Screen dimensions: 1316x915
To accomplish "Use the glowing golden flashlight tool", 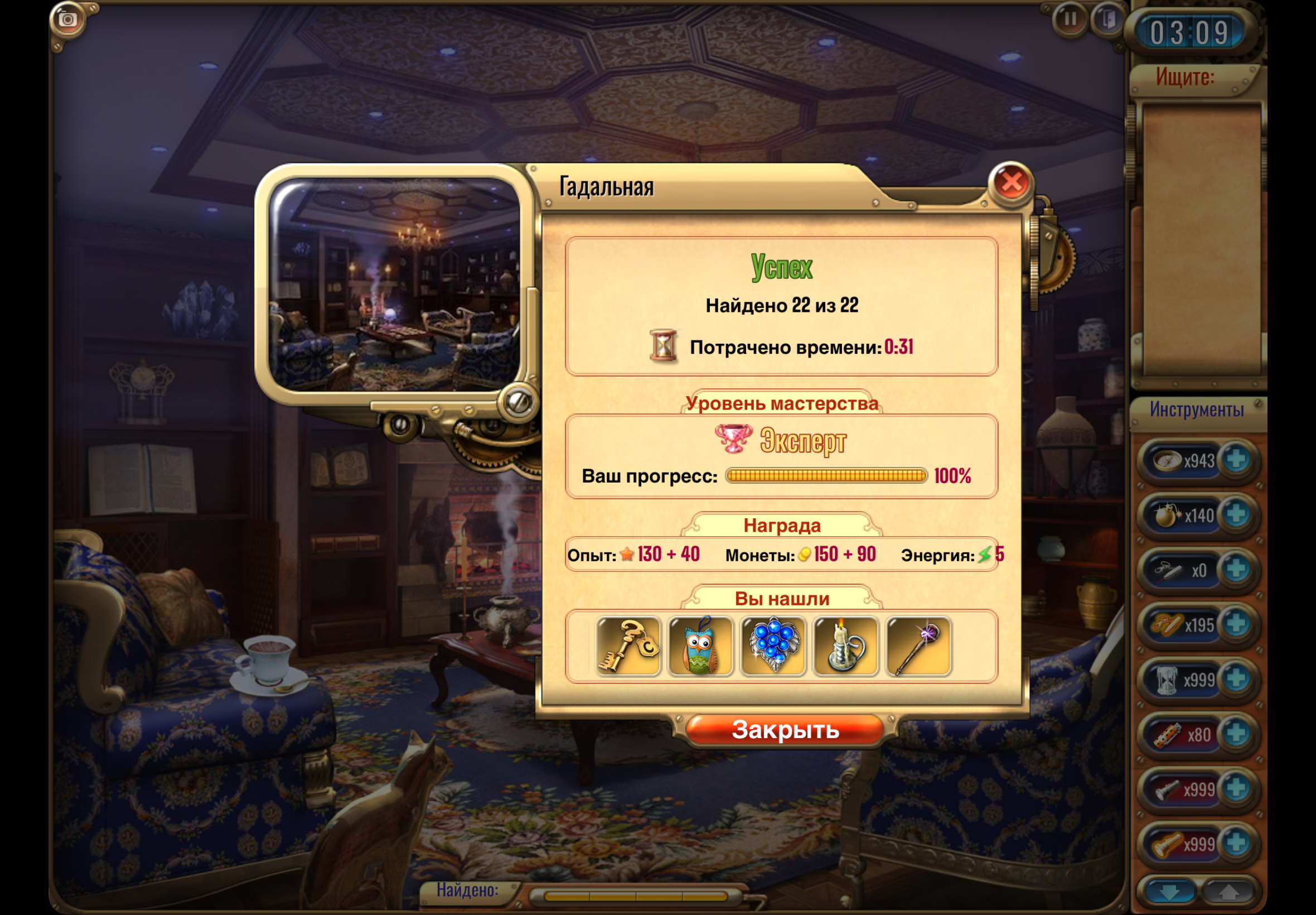I will [1167, 845].
